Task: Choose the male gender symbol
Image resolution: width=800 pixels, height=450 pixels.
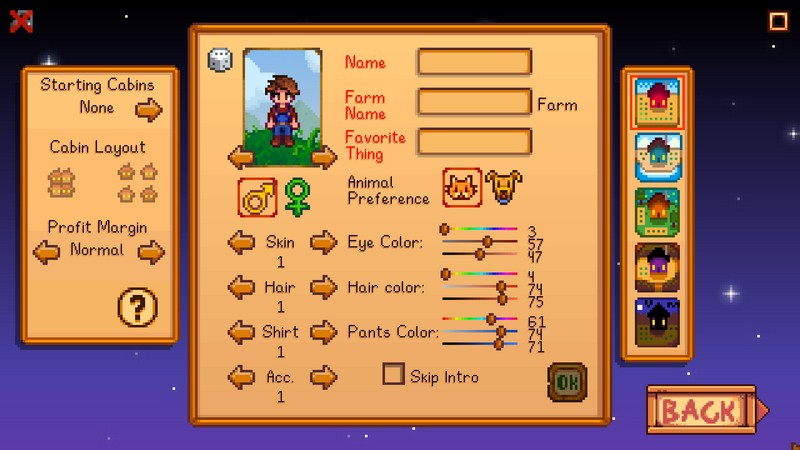Action: click(x=257, y=197)
